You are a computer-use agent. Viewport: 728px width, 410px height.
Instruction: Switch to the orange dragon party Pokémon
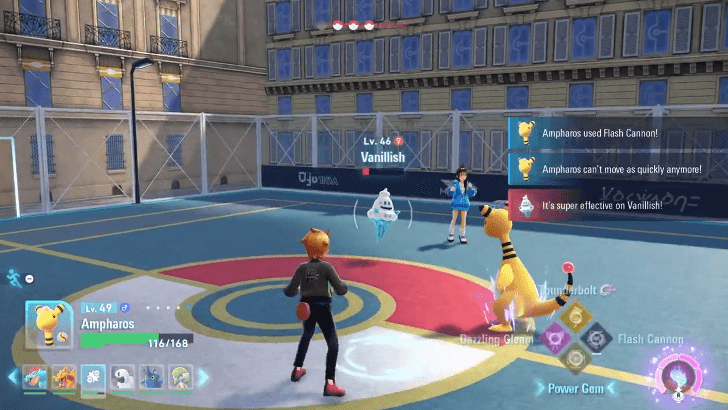pos(64,377)
